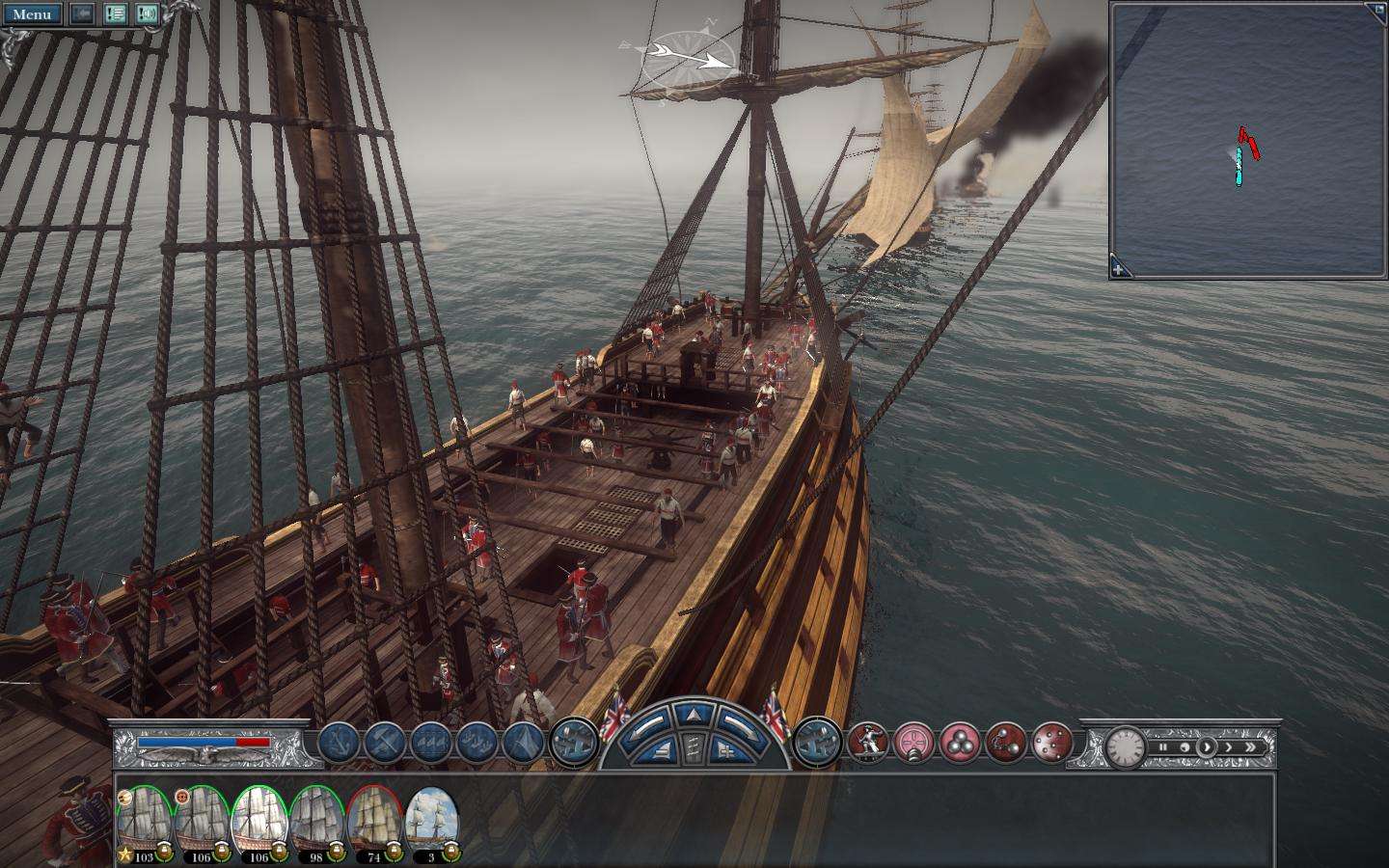Select the ship card numbered 98
The width and height of the screenshot is (1389, 868).
317,821
